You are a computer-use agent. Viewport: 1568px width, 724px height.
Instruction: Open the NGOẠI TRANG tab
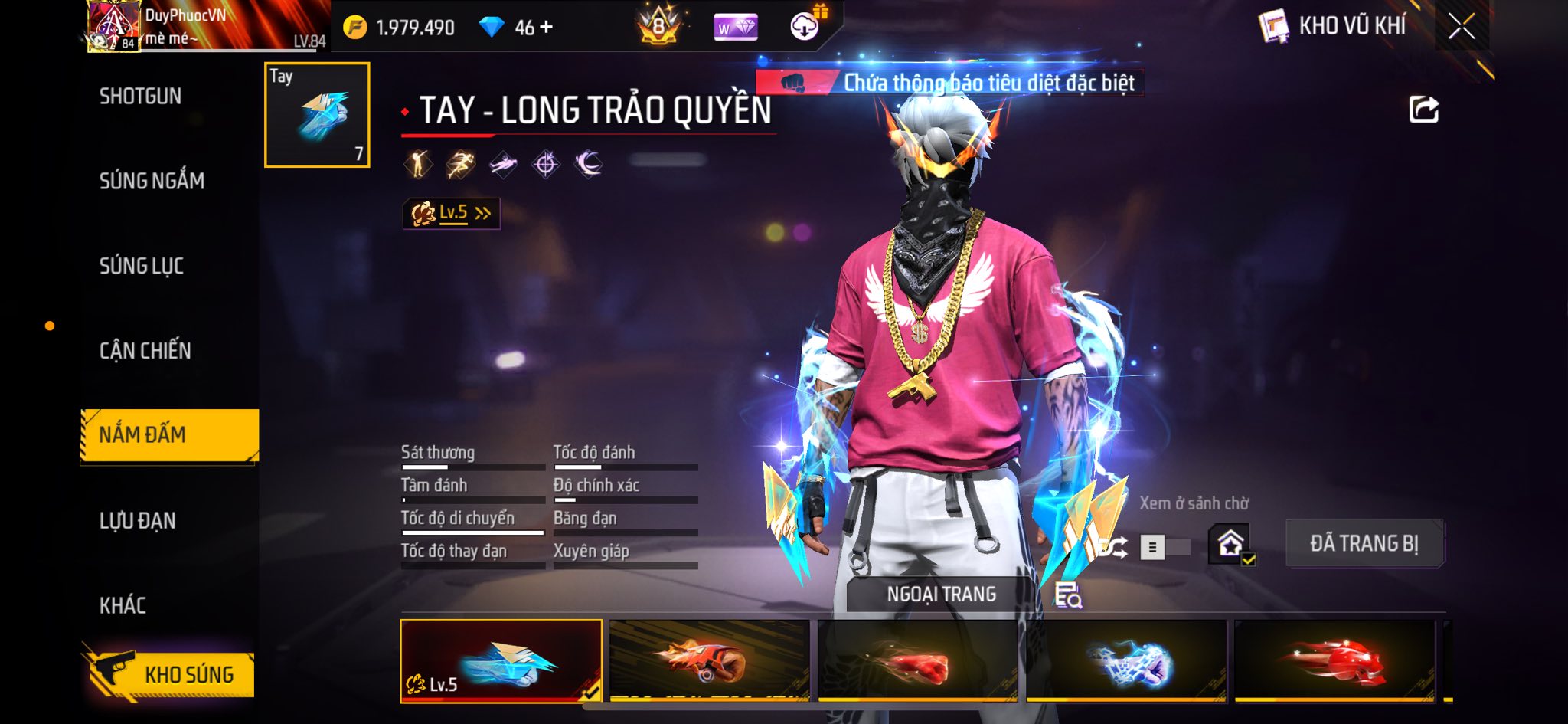click(x=941, y=595)
